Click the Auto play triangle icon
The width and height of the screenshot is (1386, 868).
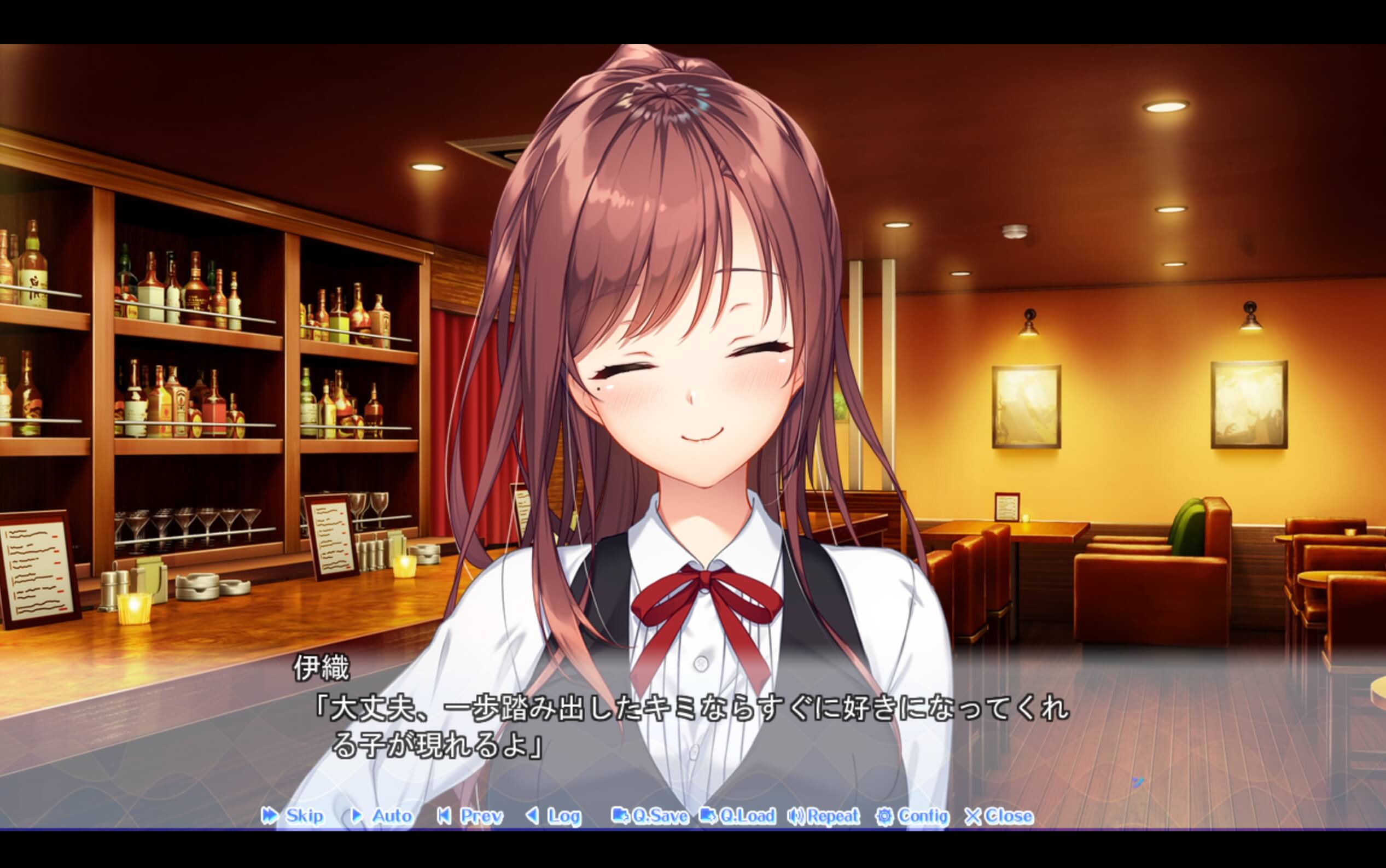pos(356,817)
